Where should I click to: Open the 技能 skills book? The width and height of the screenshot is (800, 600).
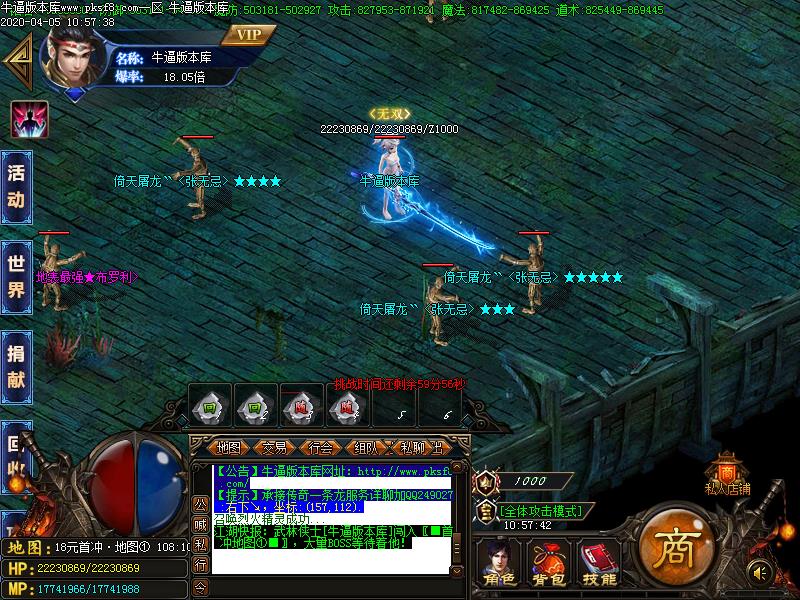(598, 563)
